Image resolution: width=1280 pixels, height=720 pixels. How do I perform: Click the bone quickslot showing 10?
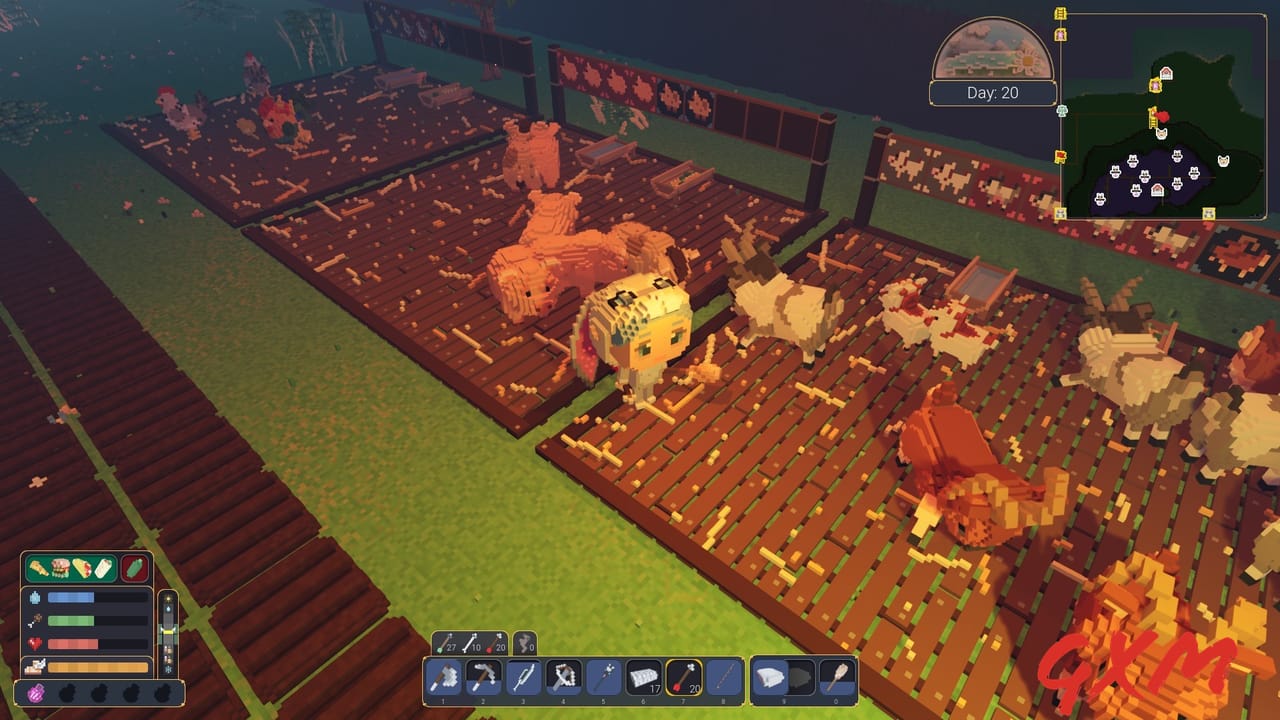pyautogui.click(x=472, y=641)
